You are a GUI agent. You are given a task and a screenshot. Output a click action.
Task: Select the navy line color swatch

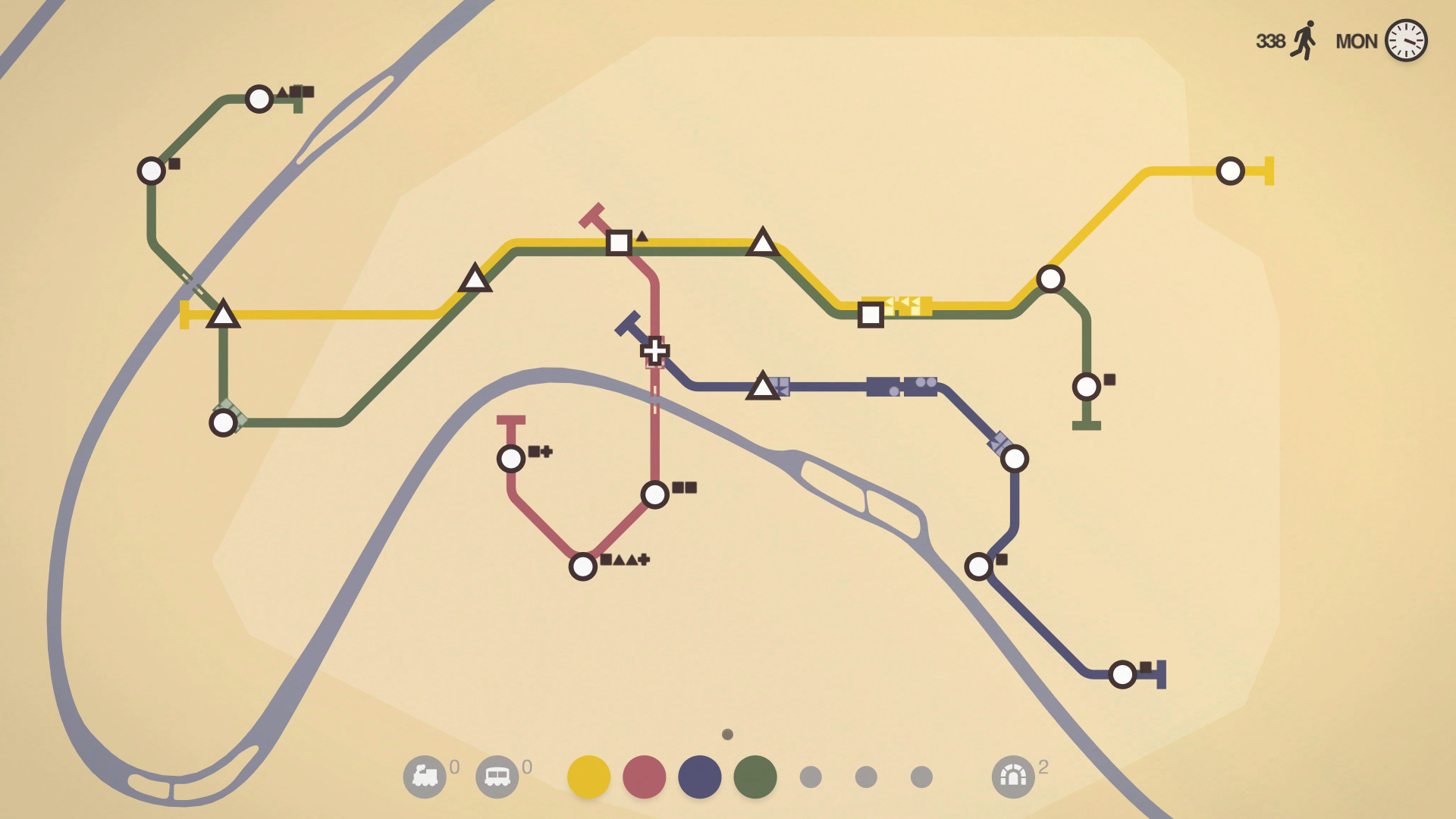coord(699,777)
